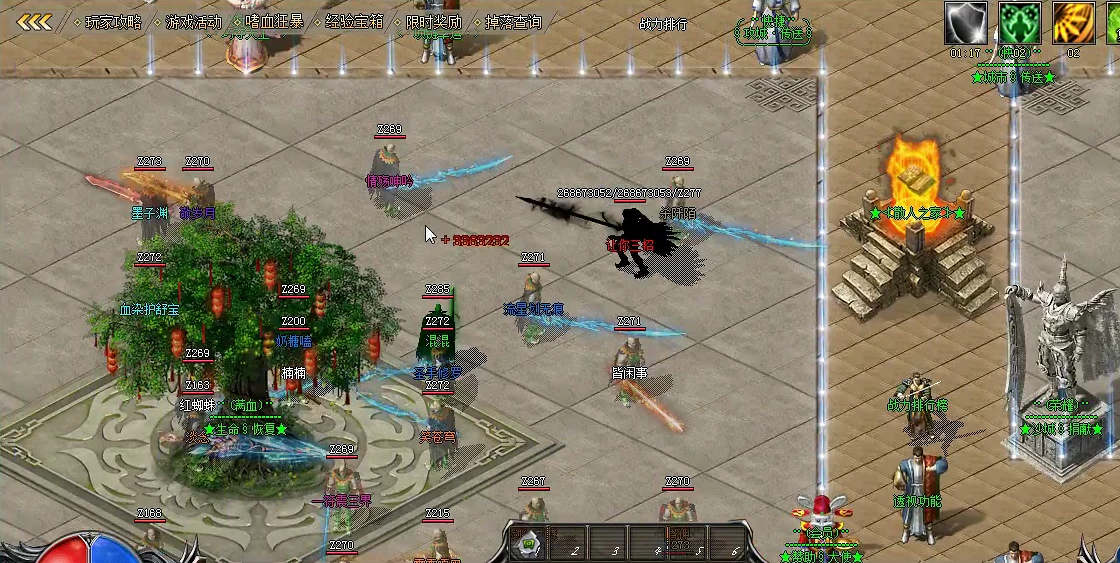1120x563 pixels.
Task: Click the green heart buff icon
Action: [x=1019, y=23]
